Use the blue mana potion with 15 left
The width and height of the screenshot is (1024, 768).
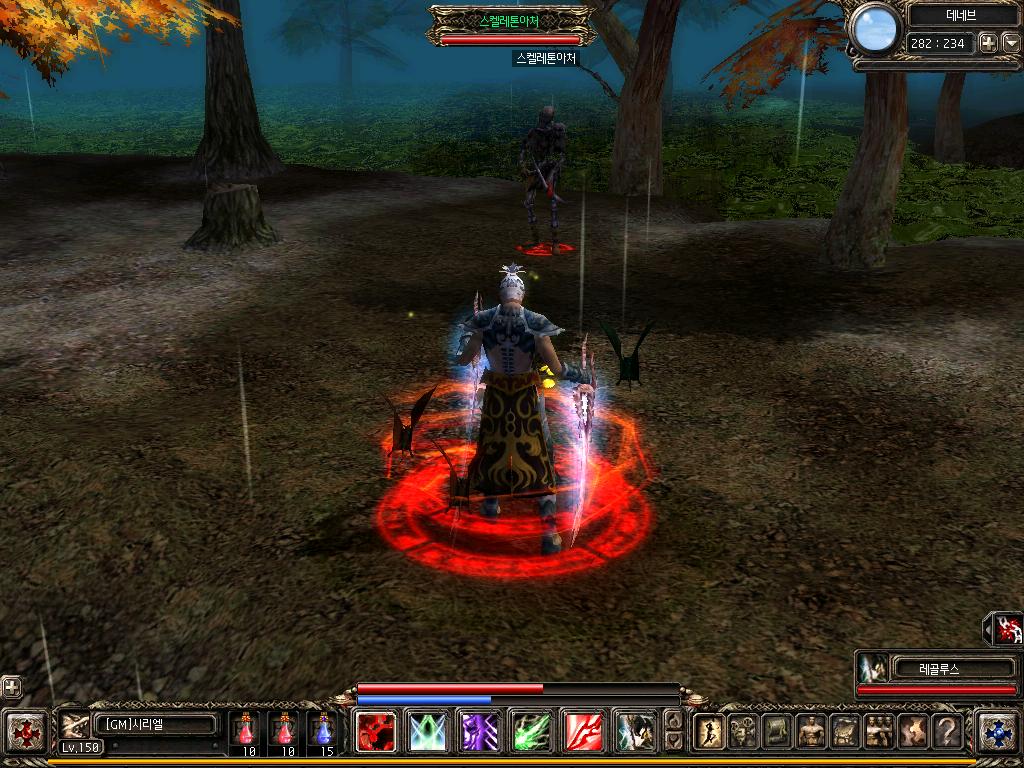pyautogui.click(x=321, y=730)
